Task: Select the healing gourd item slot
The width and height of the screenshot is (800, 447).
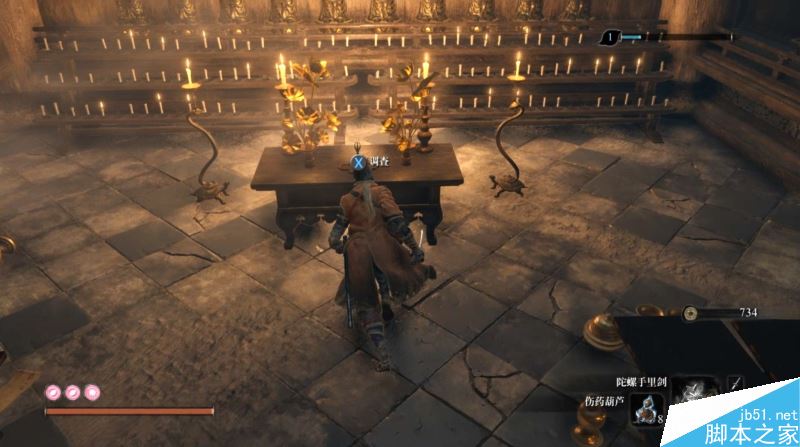Action: [646, 407]
